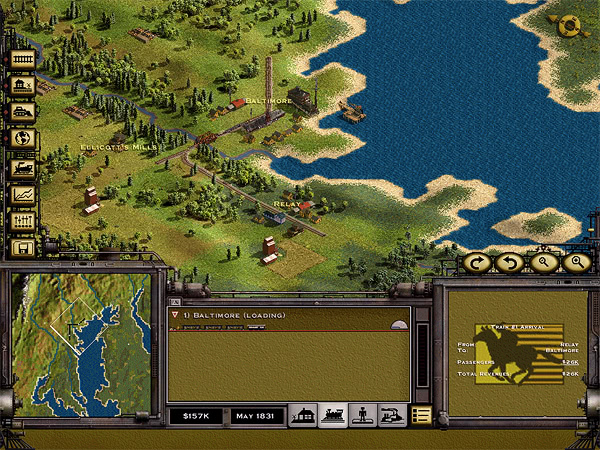600x450 pixels.
Task: Select the Baltimore (Loading) train row
Action: (280, 316)
